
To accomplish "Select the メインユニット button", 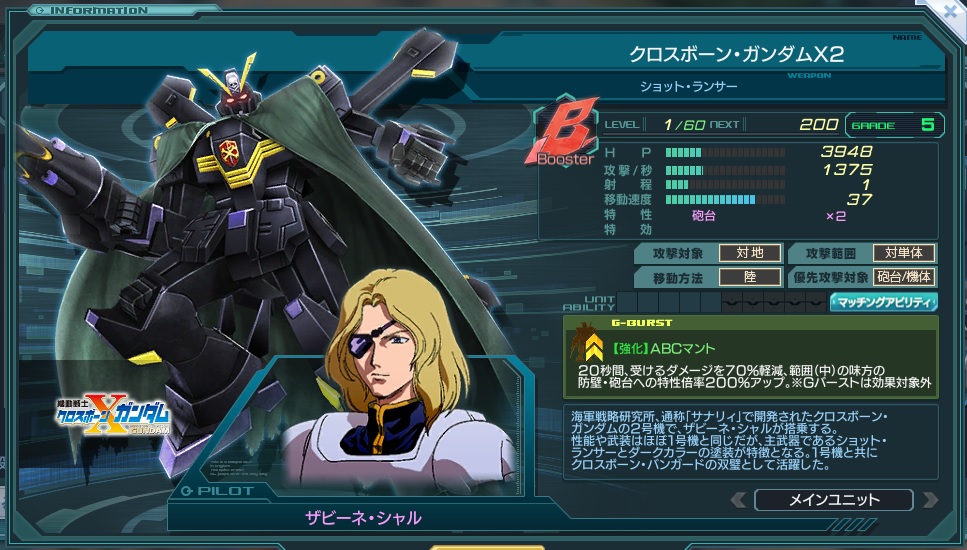I will [x=833, y=500].
